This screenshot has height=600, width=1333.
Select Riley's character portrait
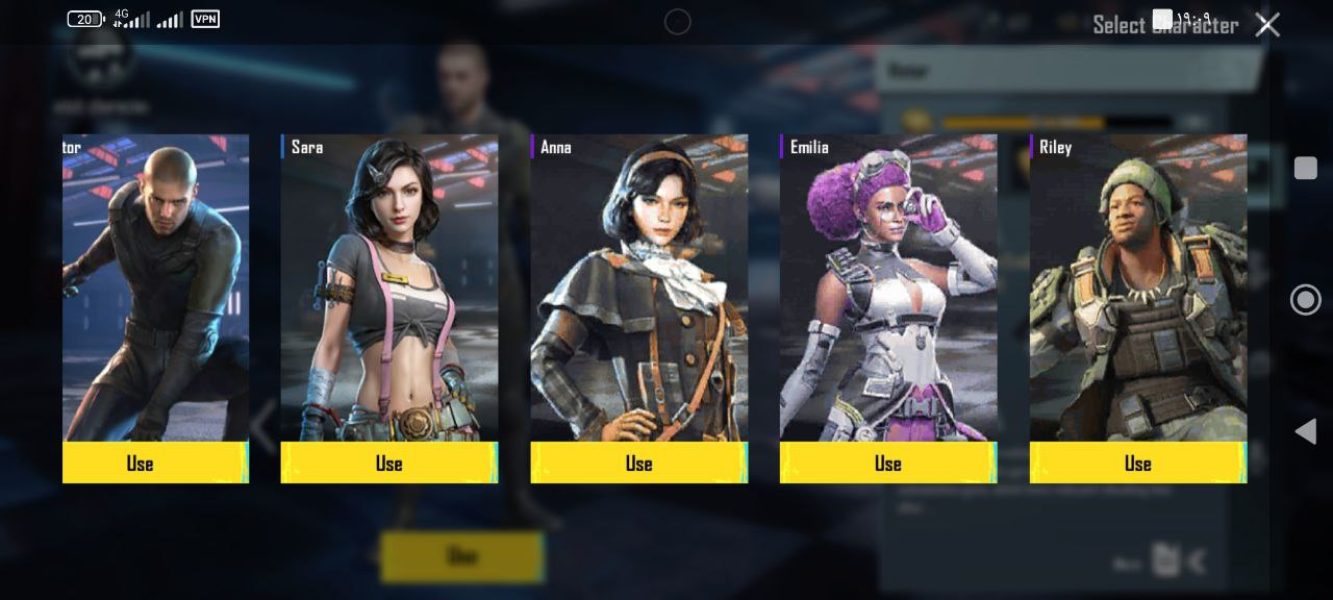(x=1138, y=290)
